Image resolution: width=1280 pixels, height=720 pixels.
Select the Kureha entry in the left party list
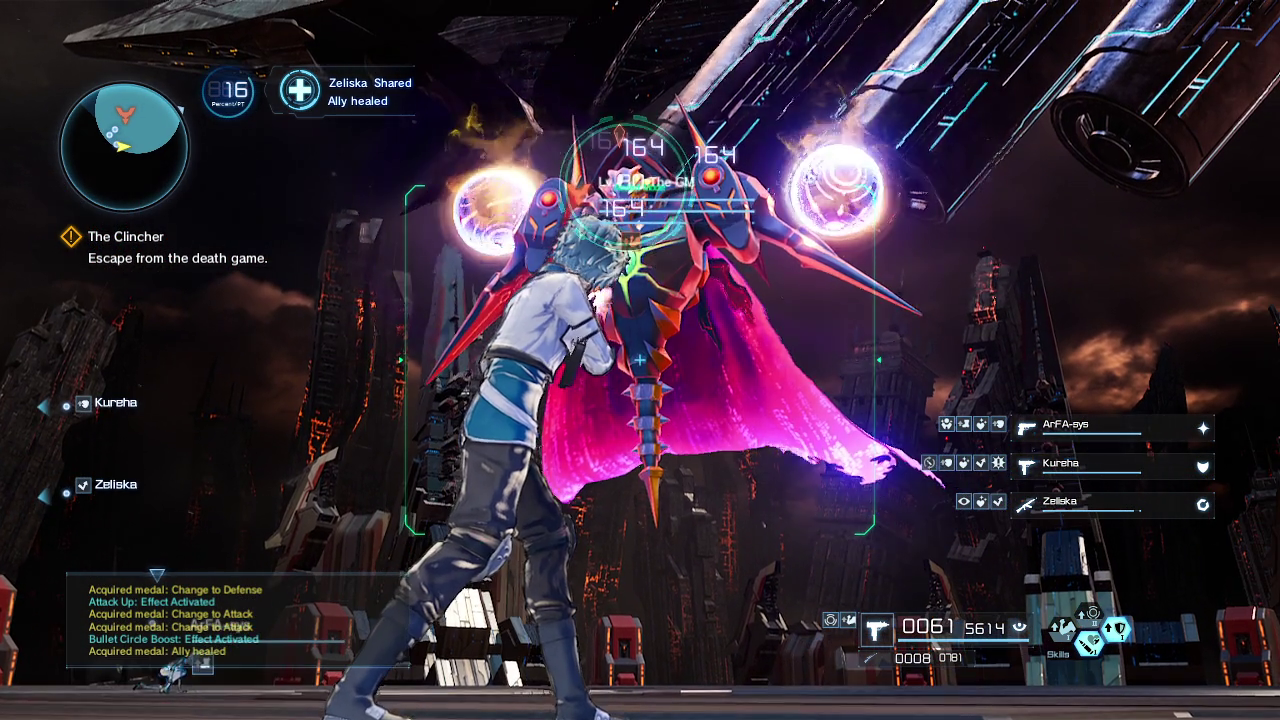tap(115, 403)
